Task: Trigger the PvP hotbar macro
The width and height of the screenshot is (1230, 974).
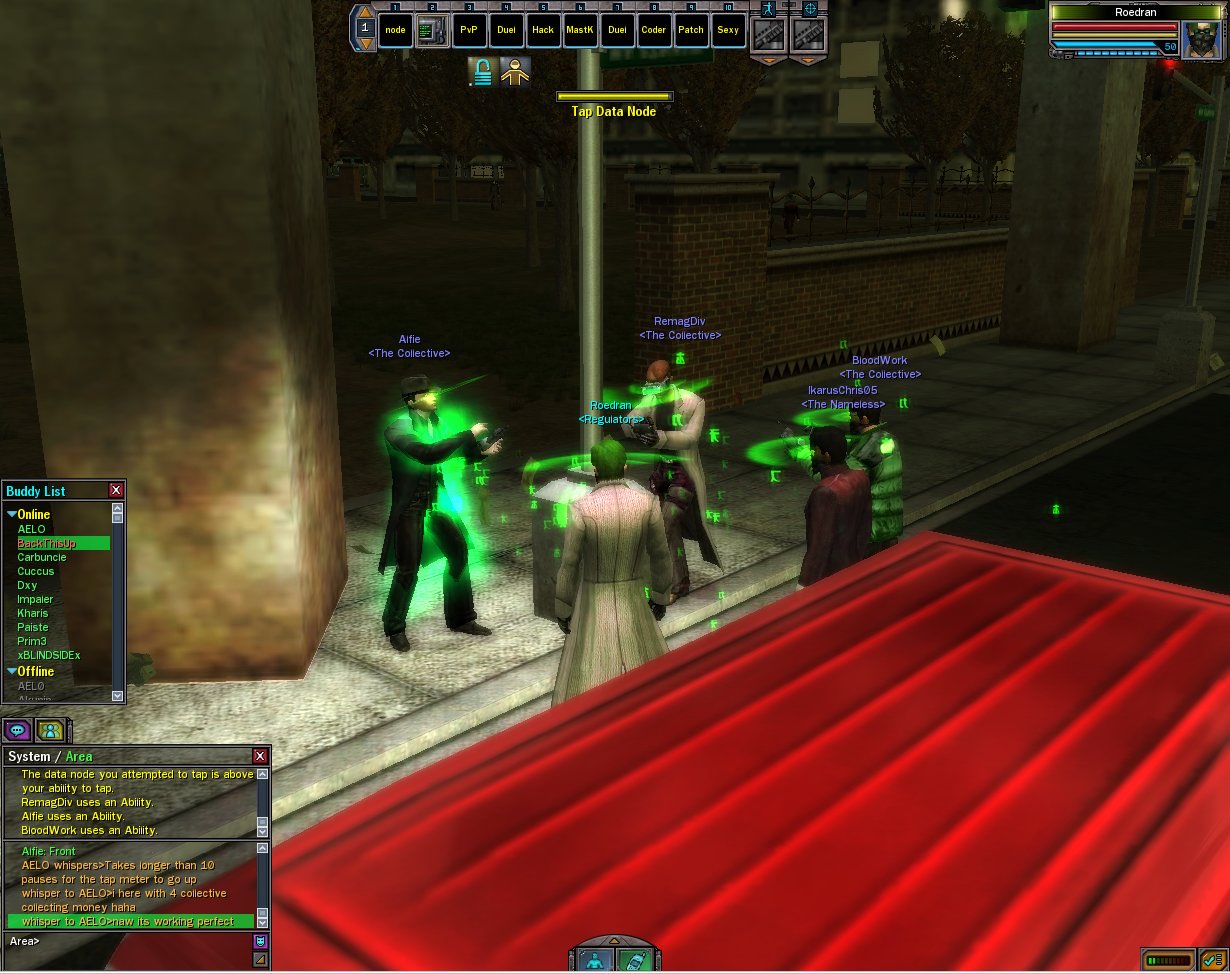Action: pos(469,30)
